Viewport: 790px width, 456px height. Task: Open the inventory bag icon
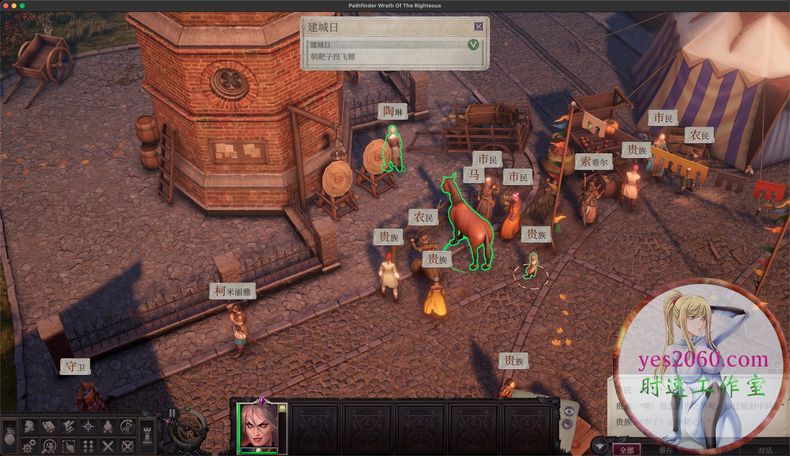pyautogui.click(x=9, y=437)
